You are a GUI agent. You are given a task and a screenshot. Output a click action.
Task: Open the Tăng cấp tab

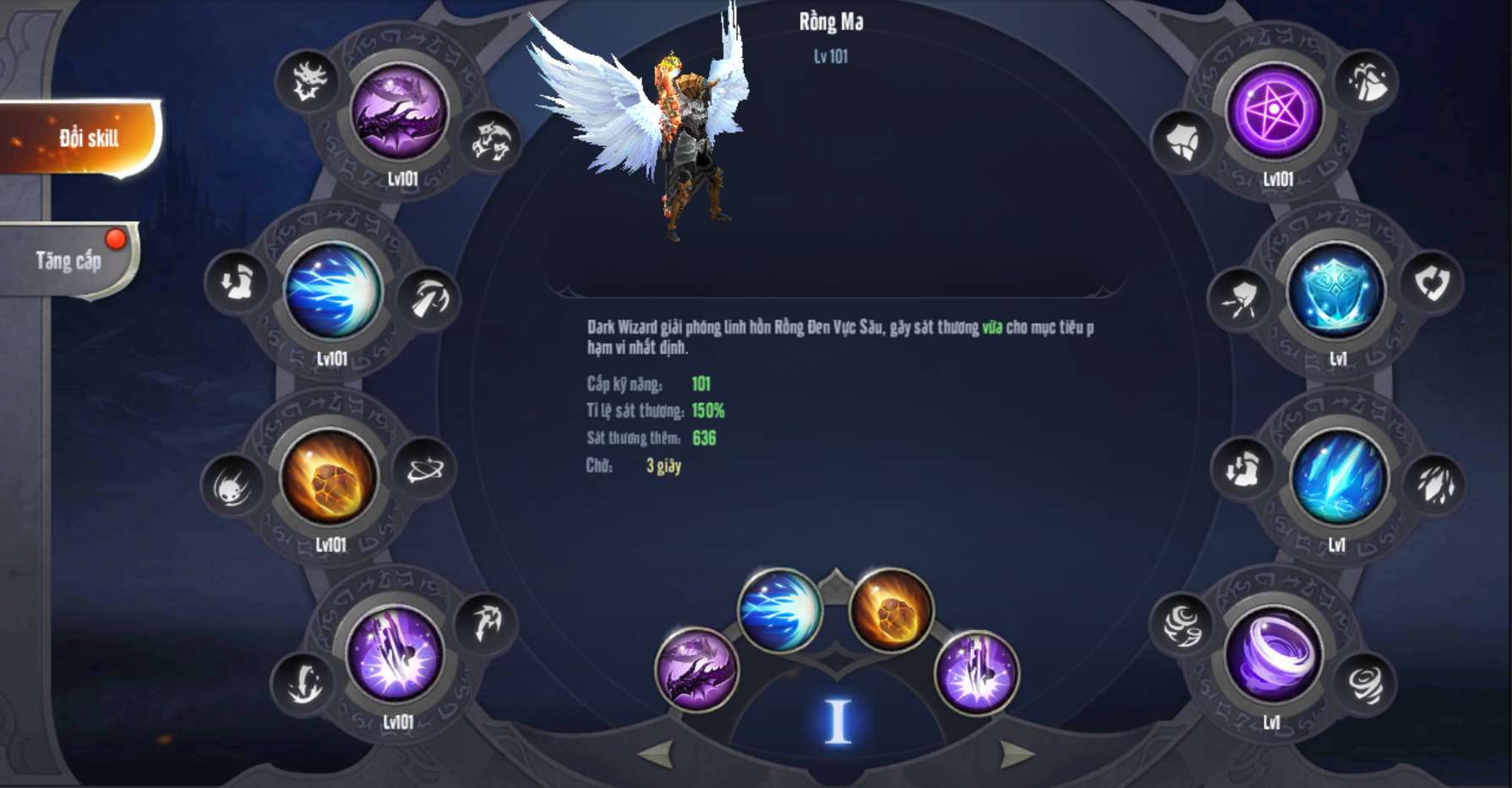point(69,260)
